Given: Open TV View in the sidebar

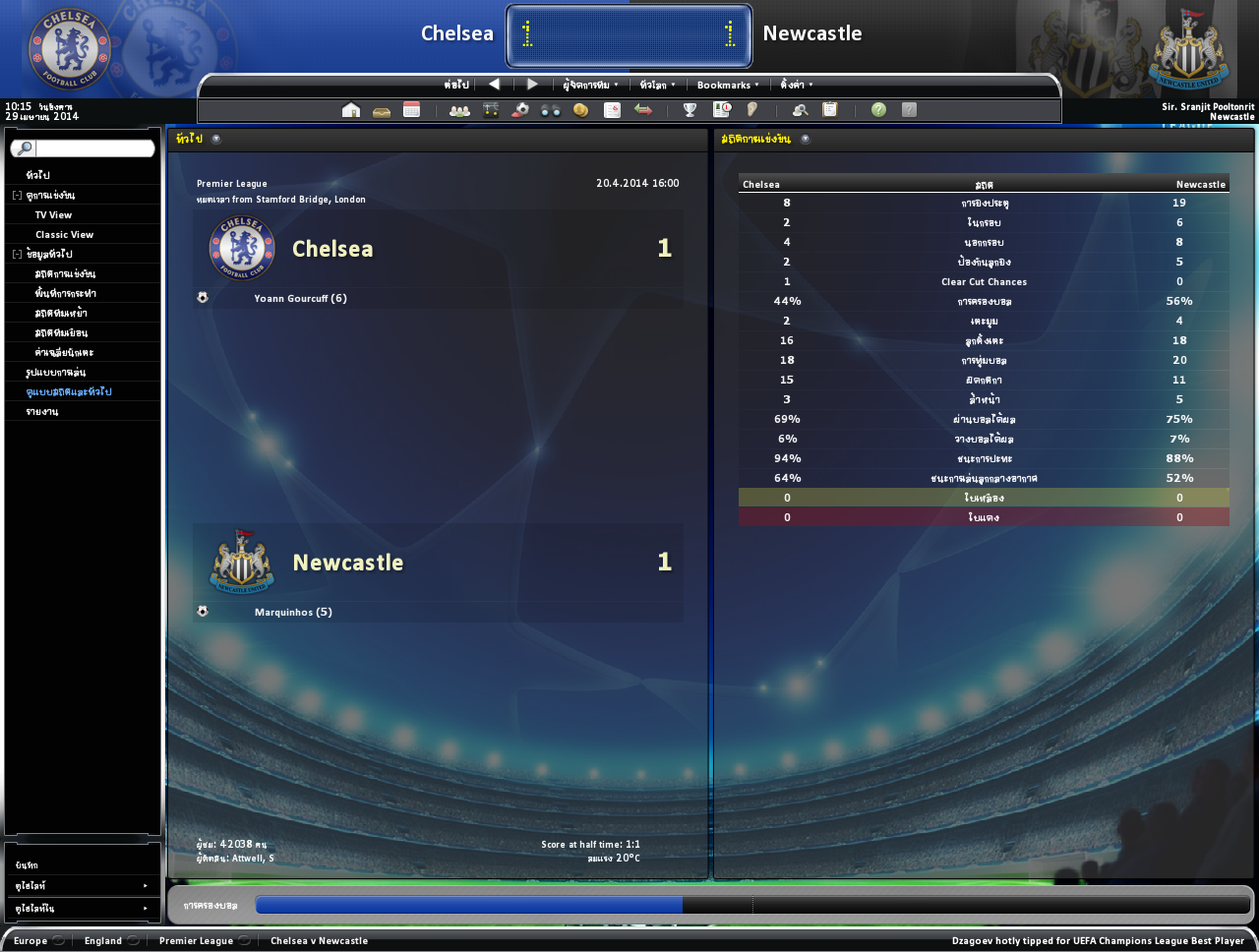Looking at the screenshot, I should click(53, 214).
